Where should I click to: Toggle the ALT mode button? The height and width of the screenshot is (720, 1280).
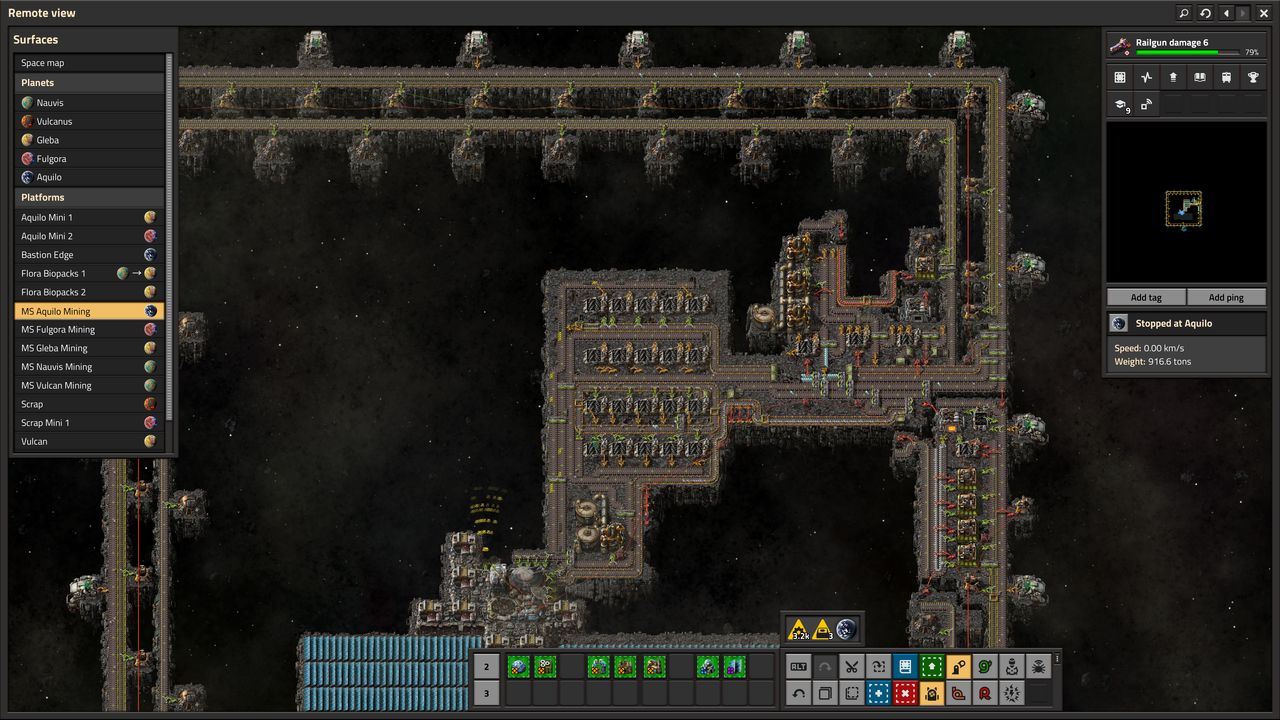[798, 666]
